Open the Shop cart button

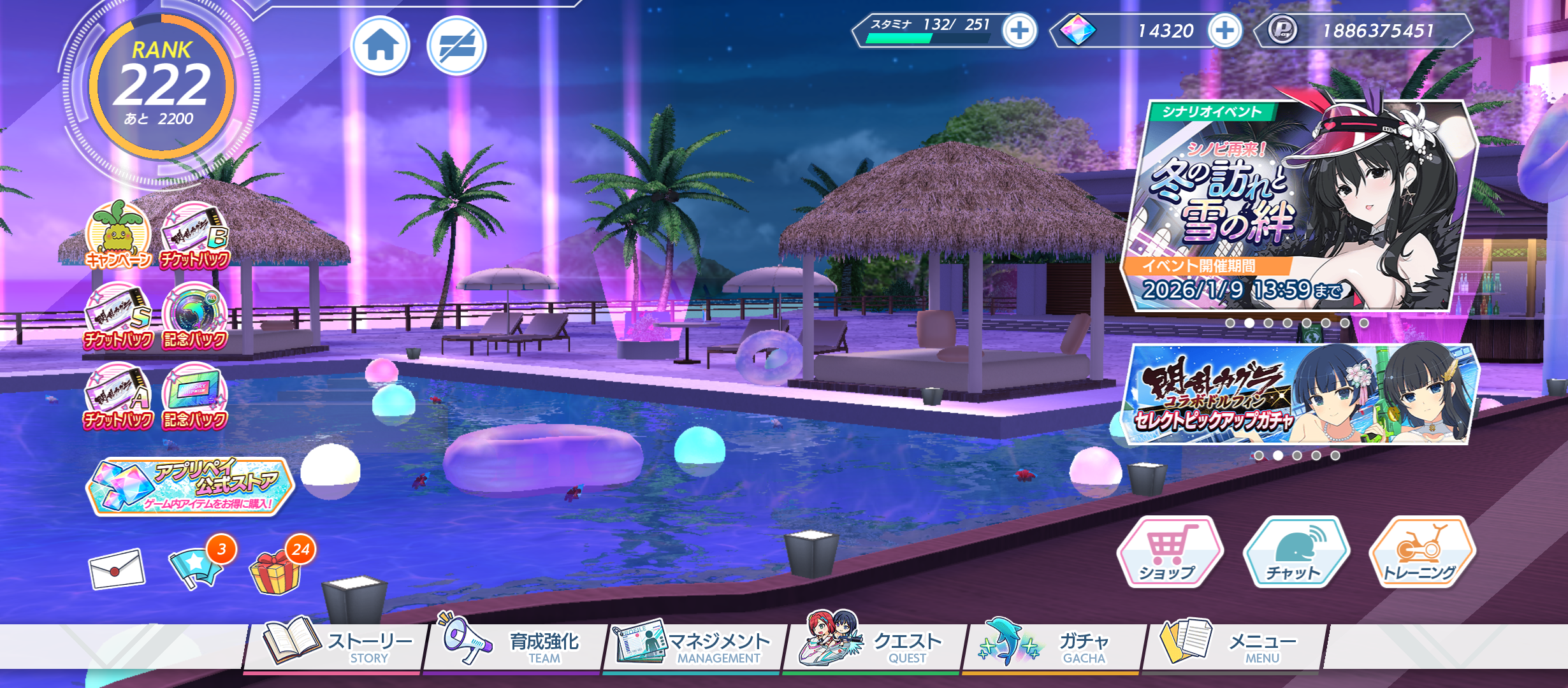1168,552
